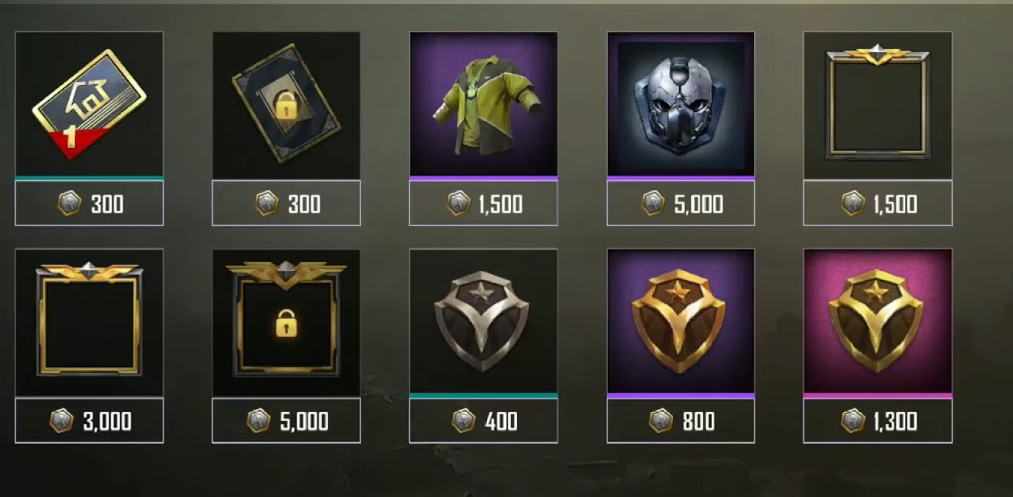Viewport: 1013px width, 497px height.
Task: Choose the winged gold frame for 3,000
Action: tap(89, 321)
